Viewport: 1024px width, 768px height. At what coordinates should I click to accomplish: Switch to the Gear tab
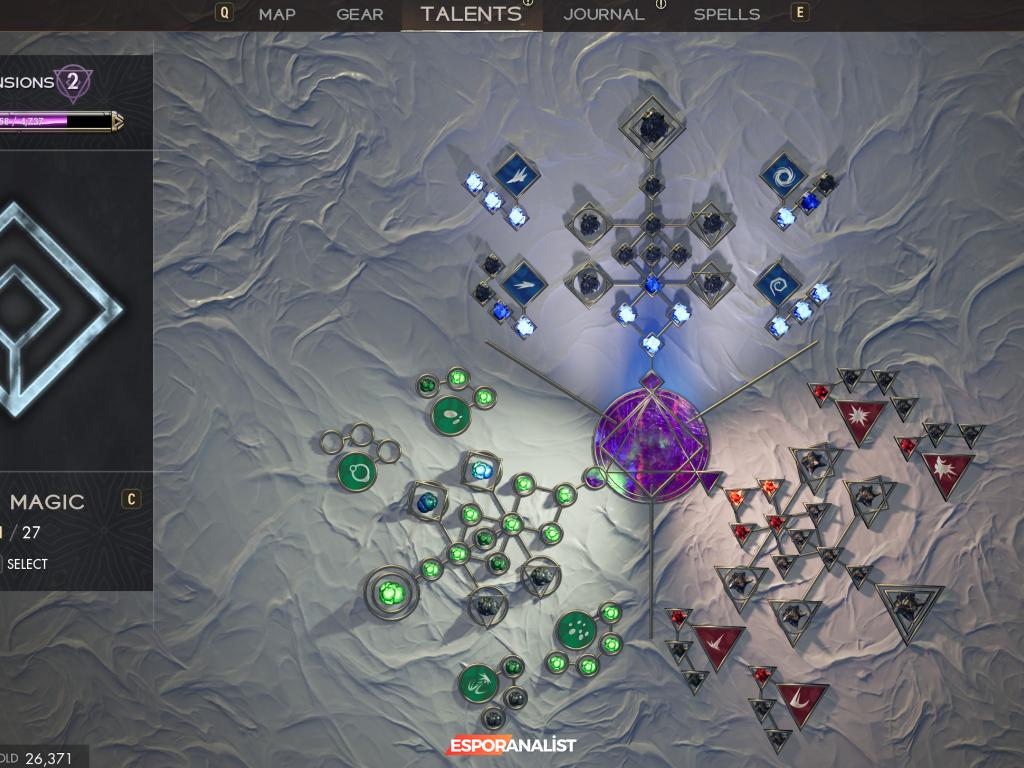click(x=359, y=14)
